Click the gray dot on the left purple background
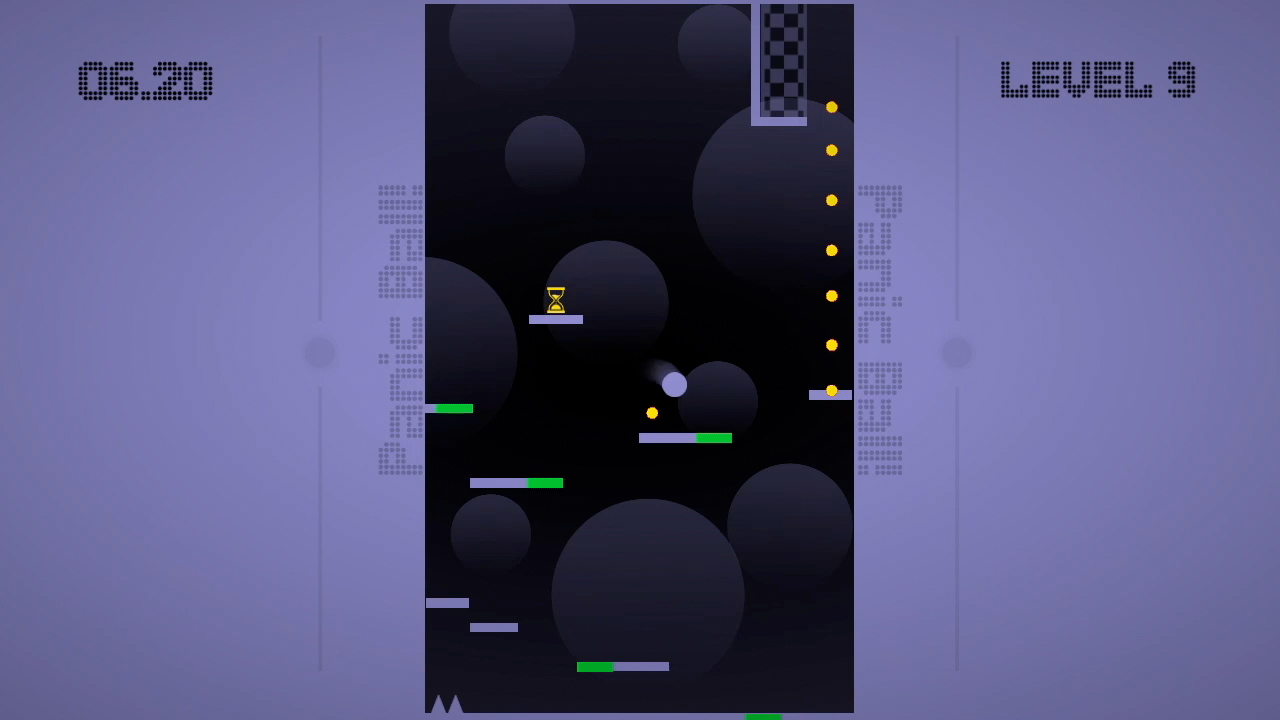Viewport: 1280px width, 720px height. pyautogui.click(x=318, y=352)
